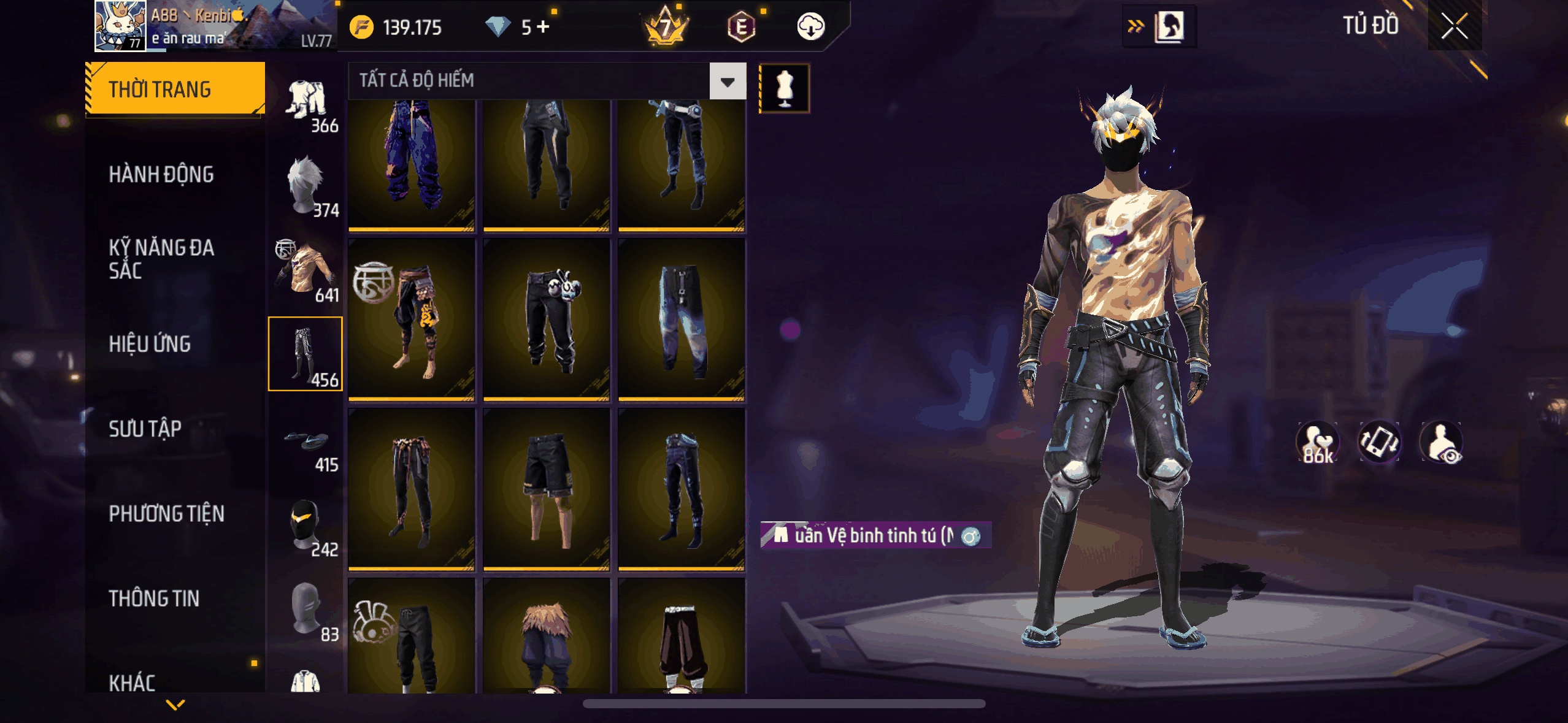Viewport: 1568px width, 723px height.
Task: Close the wardrobe screen
Action: 1454,26
